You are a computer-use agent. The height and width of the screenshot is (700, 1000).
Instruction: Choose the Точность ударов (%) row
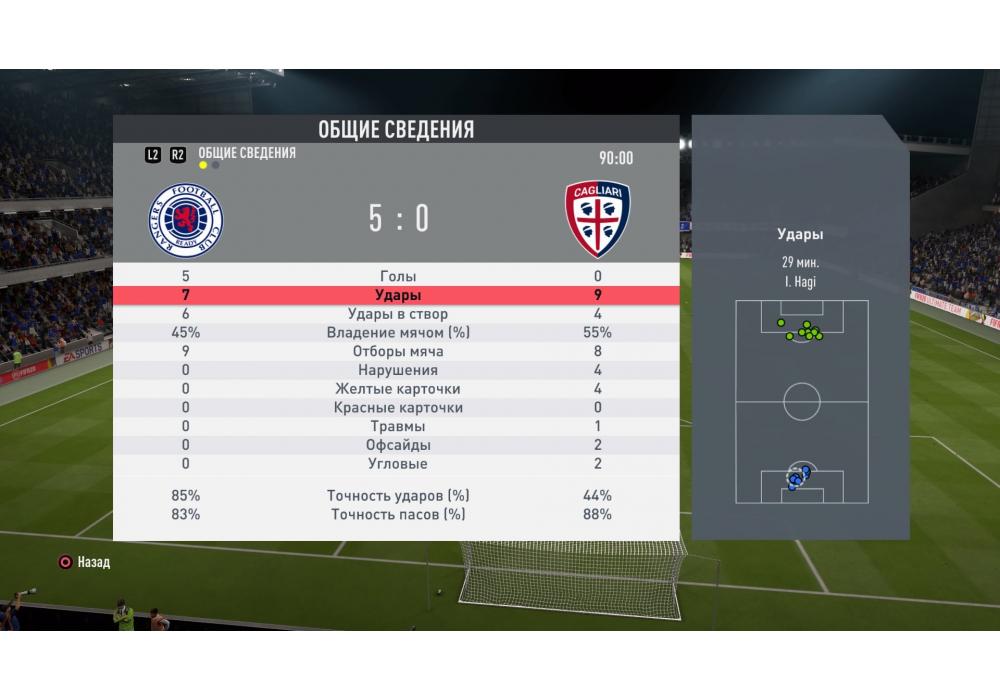click(398, 496)
